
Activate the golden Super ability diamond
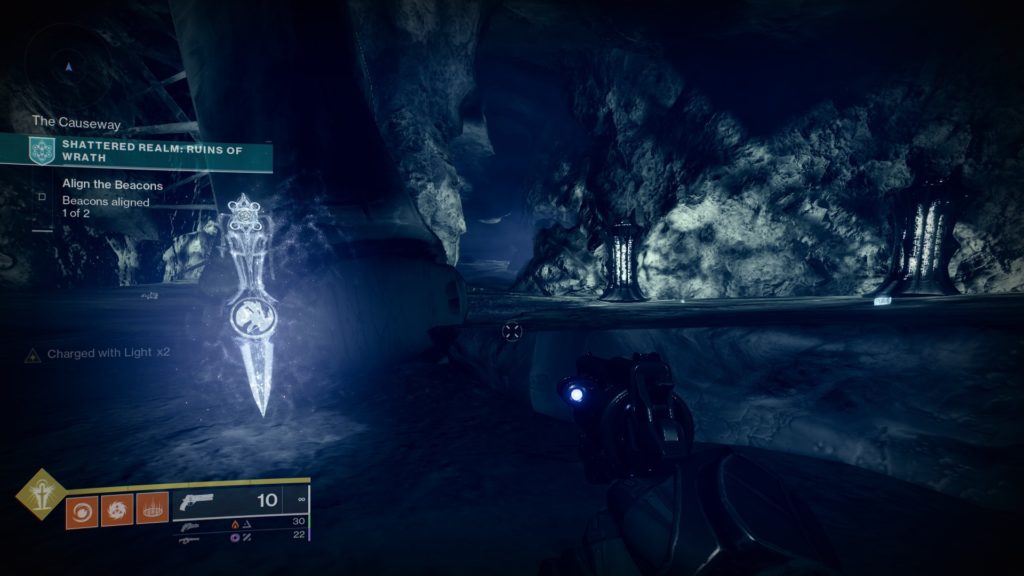coord(41,496)
